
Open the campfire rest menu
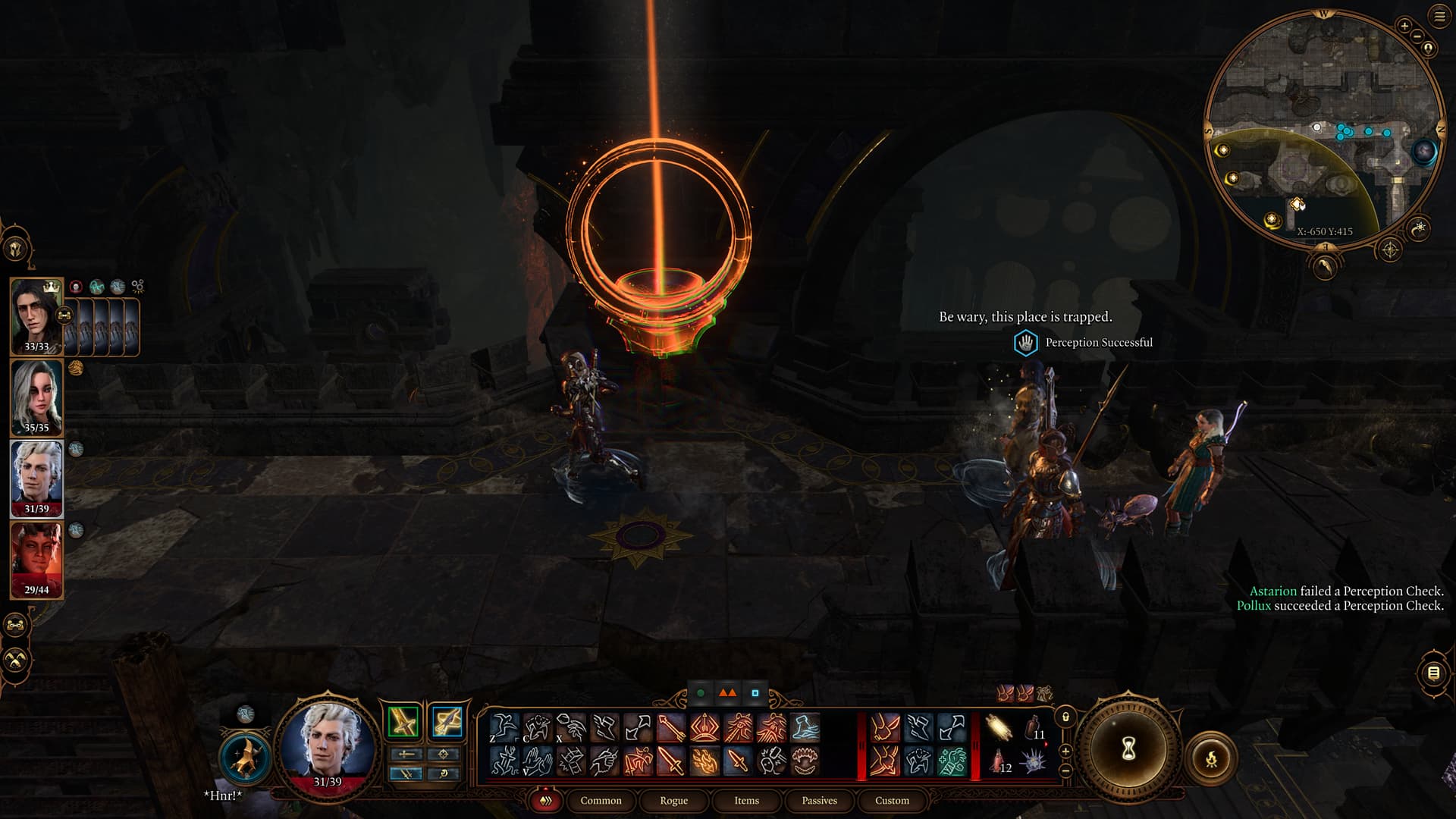pos(1211,757)
